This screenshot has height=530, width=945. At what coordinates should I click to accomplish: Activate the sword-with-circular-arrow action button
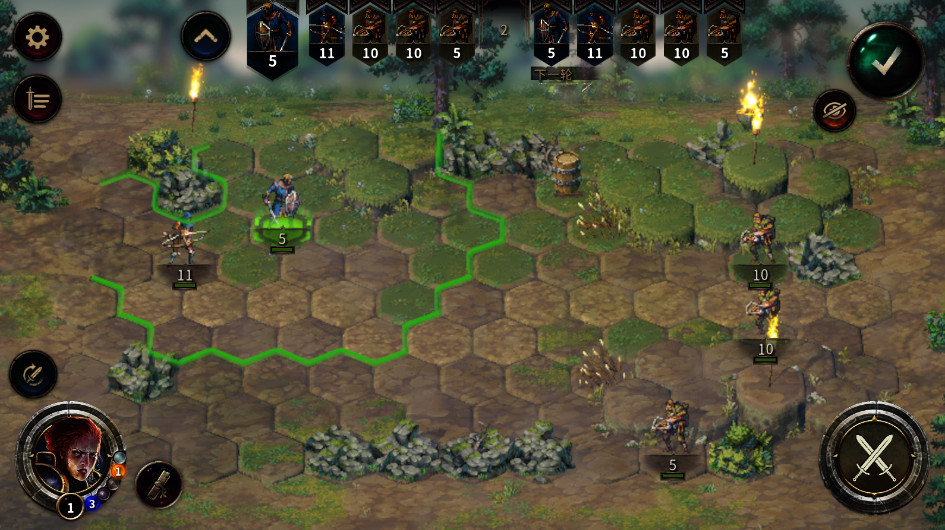tap(33, 375)
